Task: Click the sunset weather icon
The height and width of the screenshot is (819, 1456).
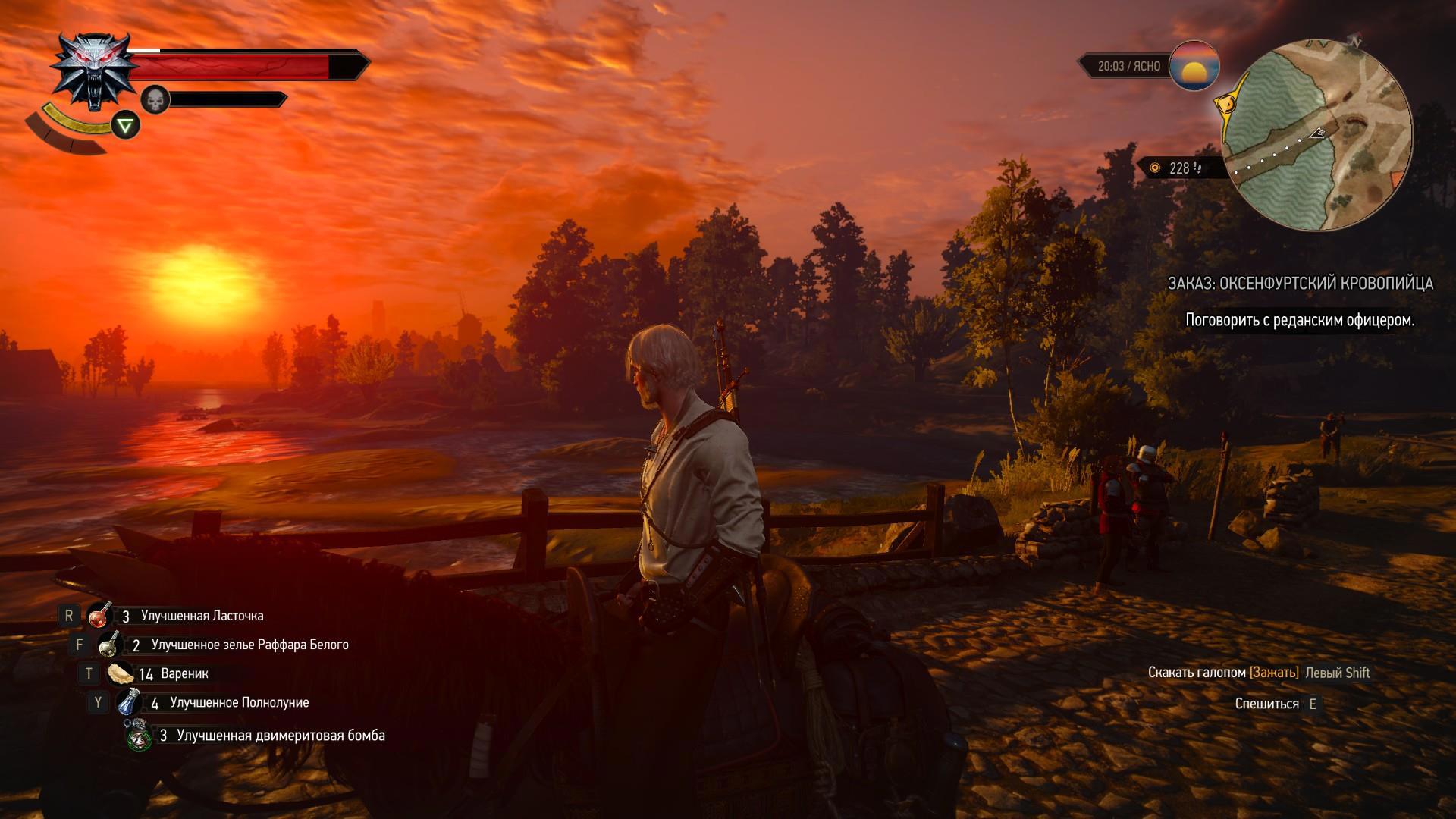Action: pyautogui.click(x=1194, y=66)
